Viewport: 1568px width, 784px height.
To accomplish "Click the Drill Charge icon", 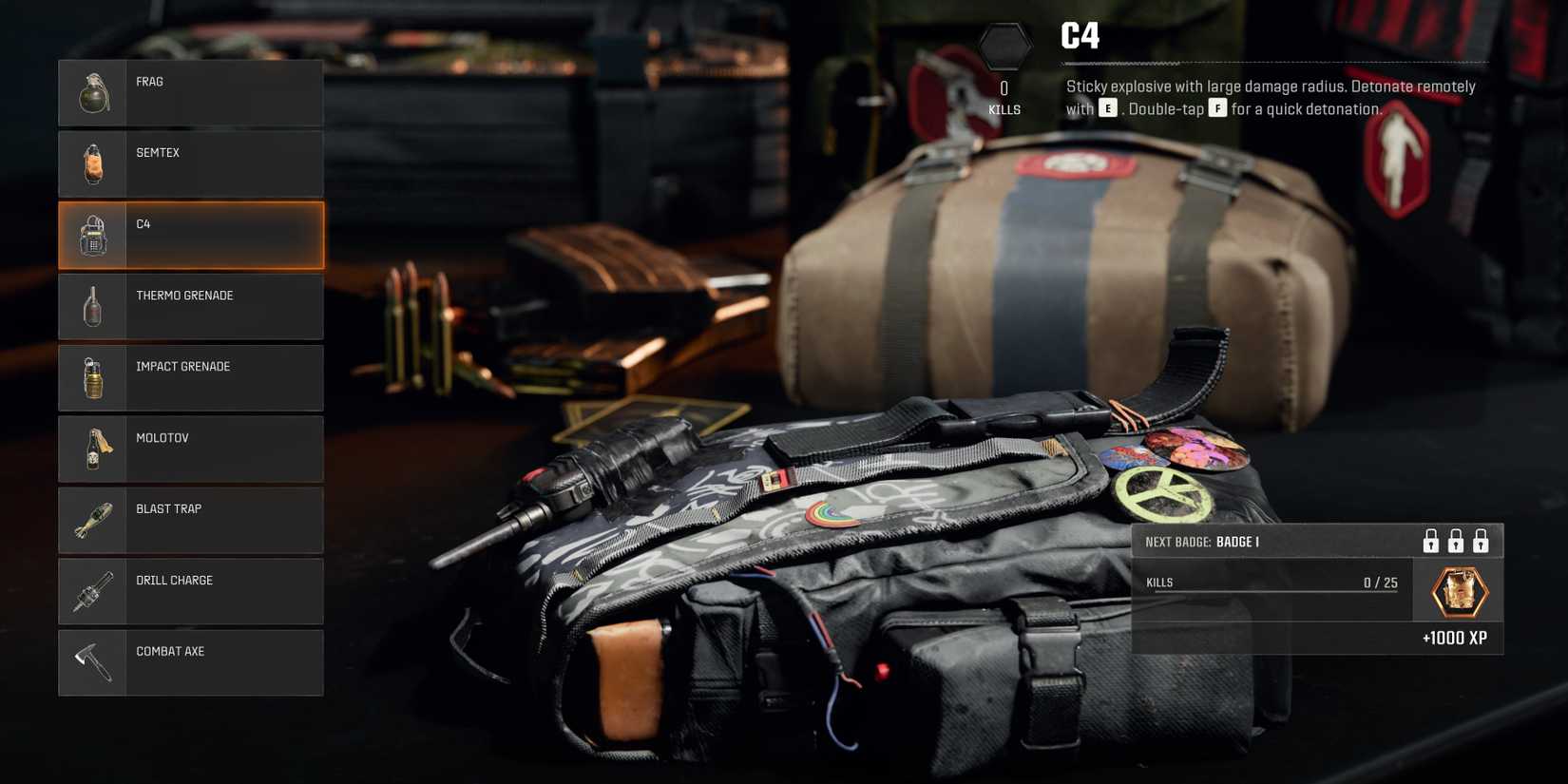I will click(x=92, y=591).
